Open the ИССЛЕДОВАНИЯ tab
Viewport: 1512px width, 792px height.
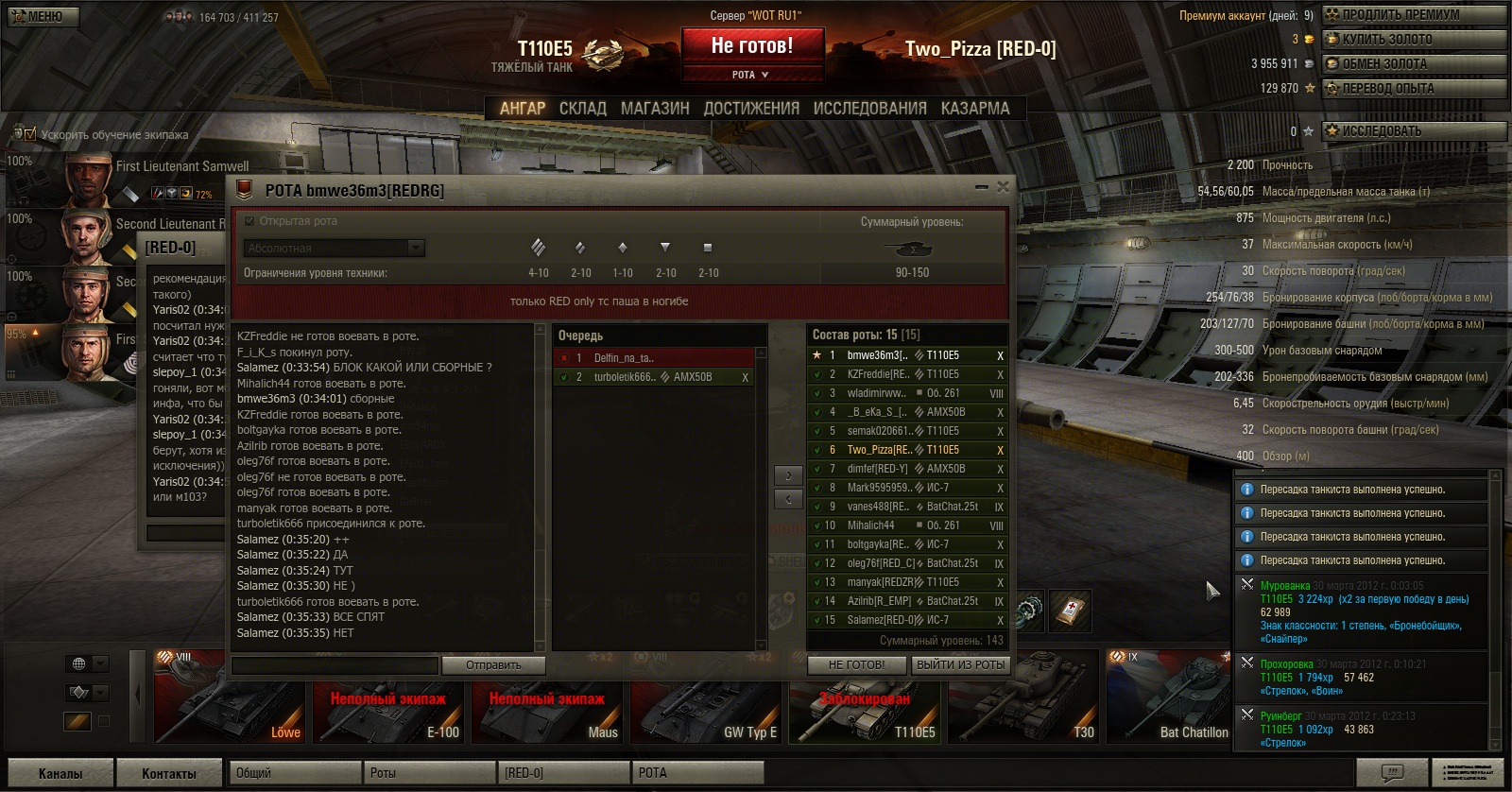click(x=869, y=109)
